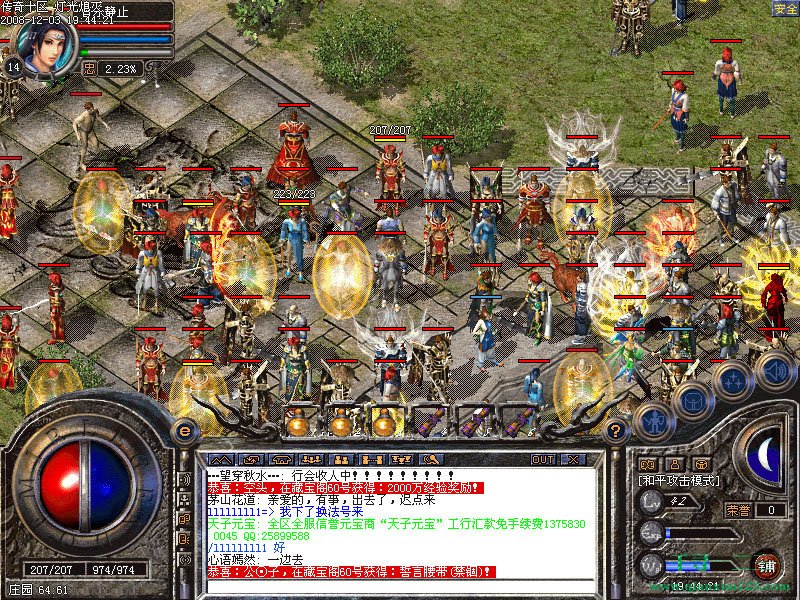Click the round Lv level button
800x600 pixels.
[x=651, y=505]
